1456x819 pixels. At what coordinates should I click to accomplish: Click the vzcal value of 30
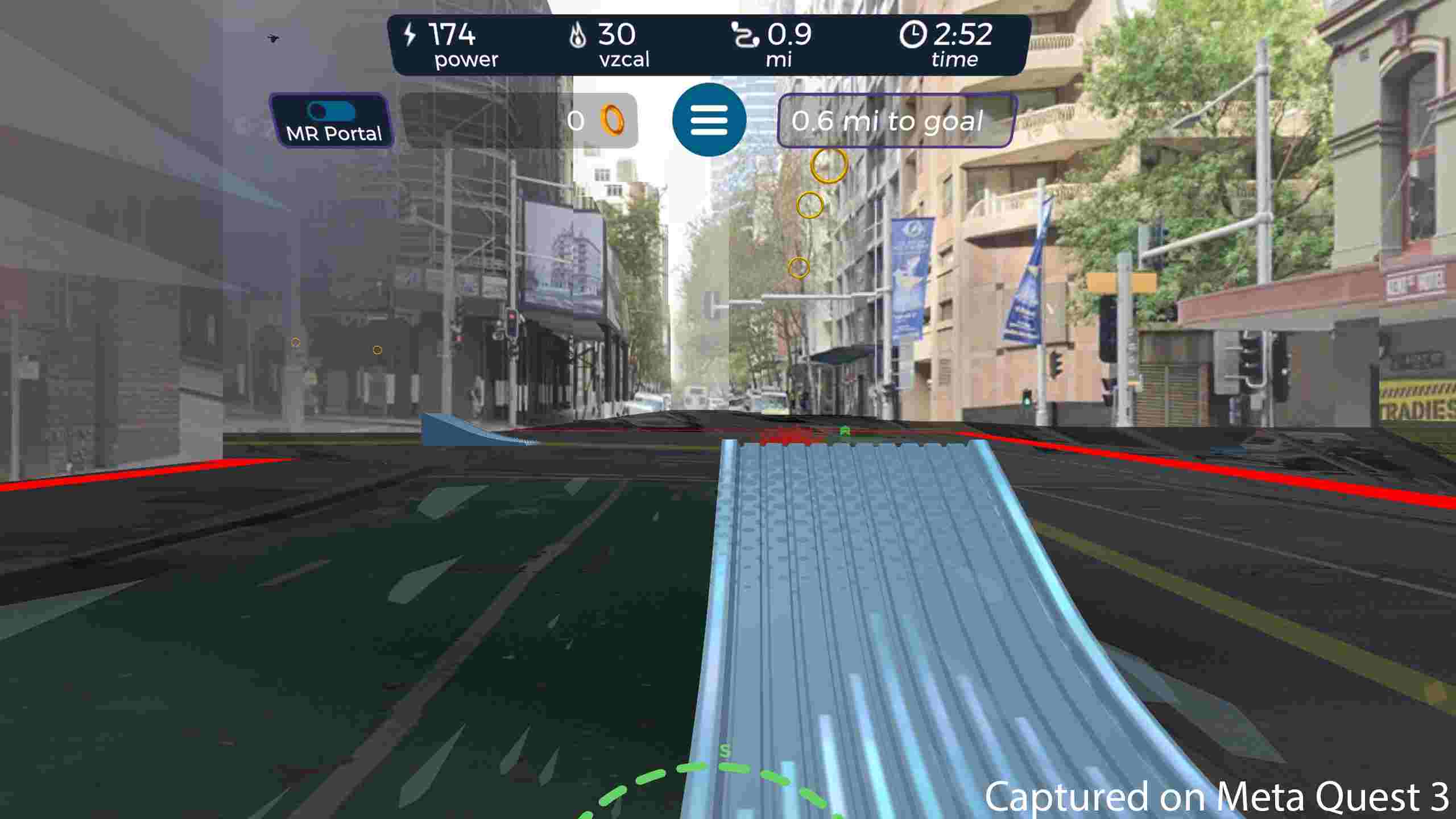coord(618,35)
